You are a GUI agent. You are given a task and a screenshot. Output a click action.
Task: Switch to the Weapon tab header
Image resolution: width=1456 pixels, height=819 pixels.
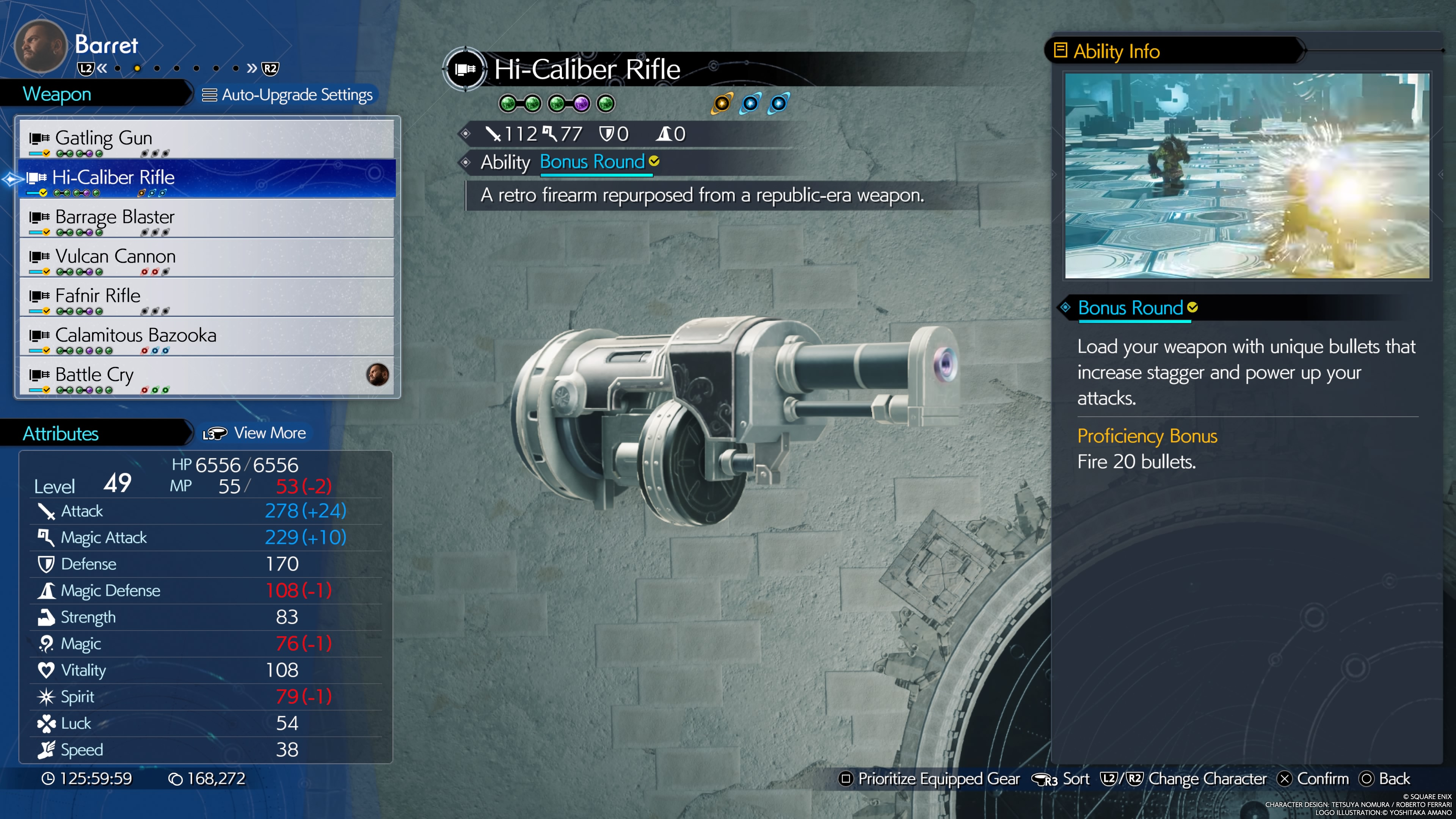point(56,94)
